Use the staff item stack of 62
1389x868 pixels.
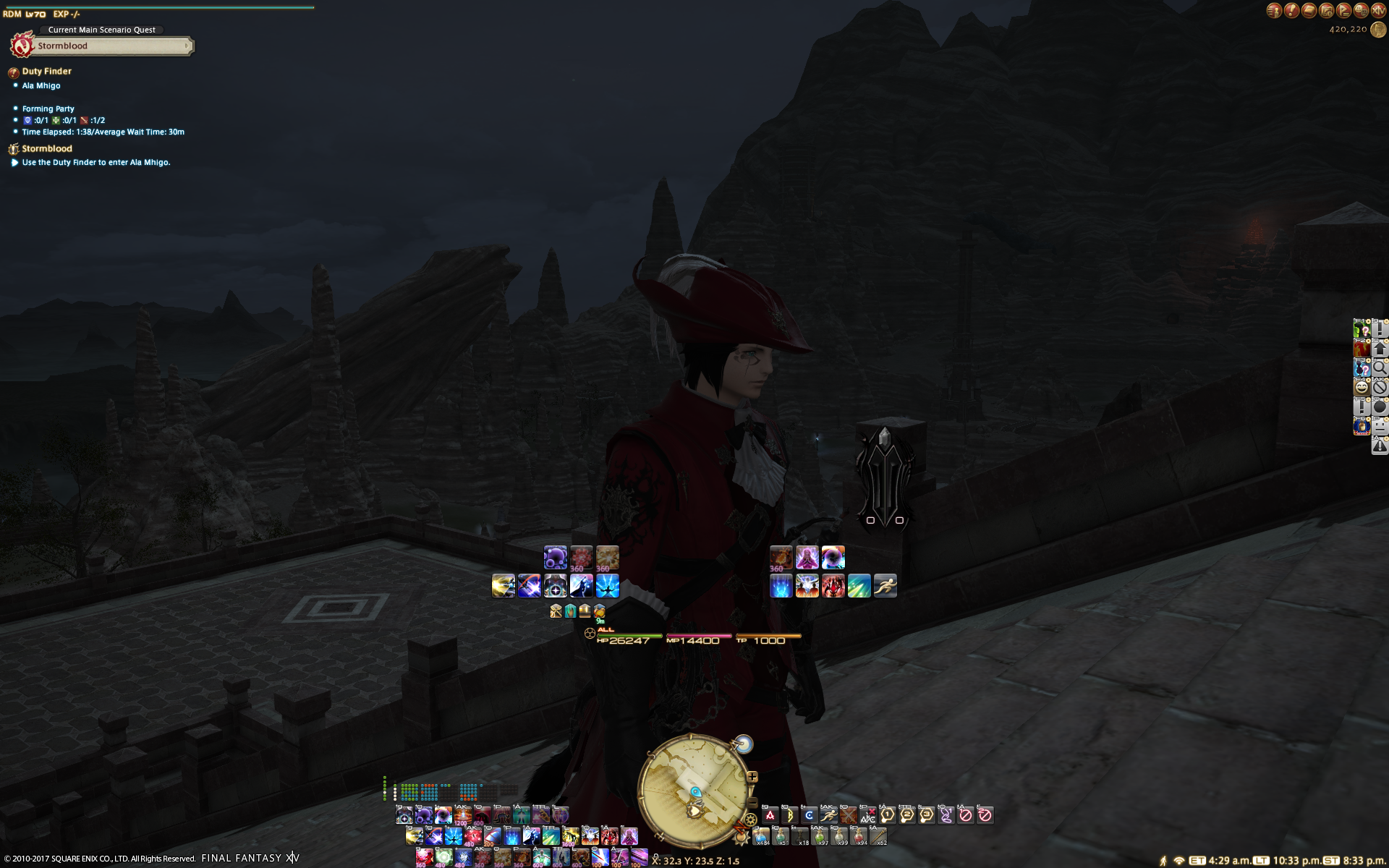point(878,836)
